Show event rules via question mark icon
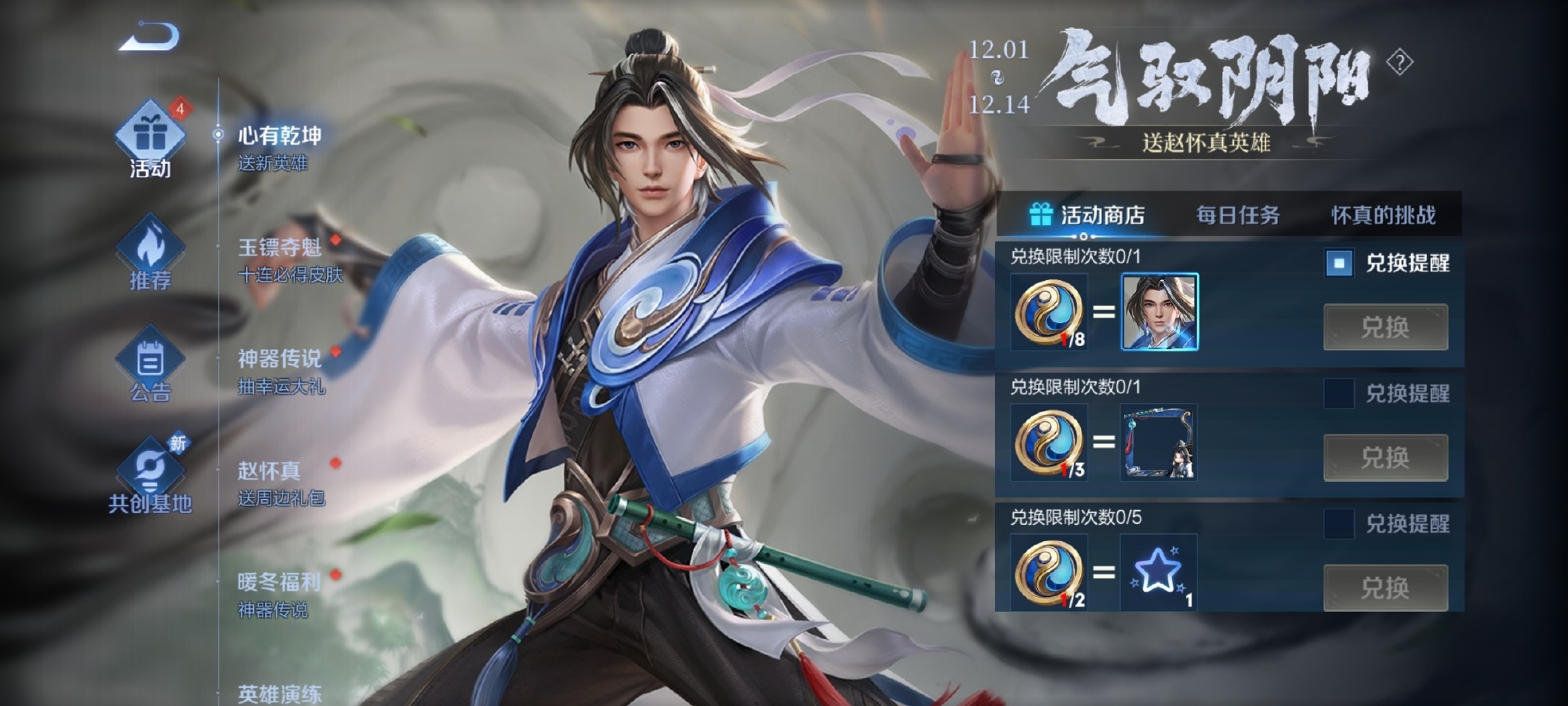Image resolution: width=1568 pixels, height=706 pixels. coord(1399,62)
